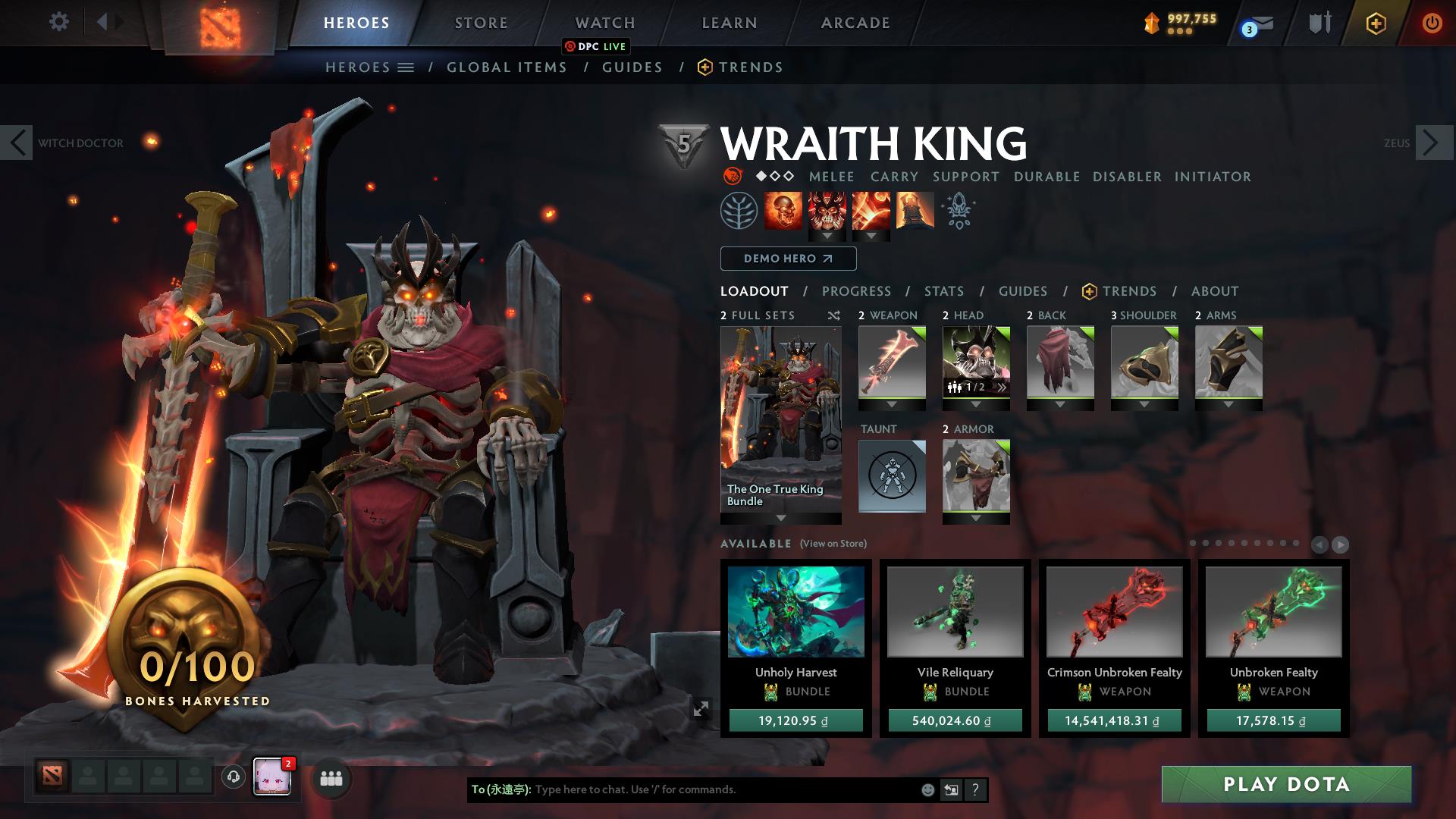Switch to the PROGRESS tab

[x=856, y=291]
